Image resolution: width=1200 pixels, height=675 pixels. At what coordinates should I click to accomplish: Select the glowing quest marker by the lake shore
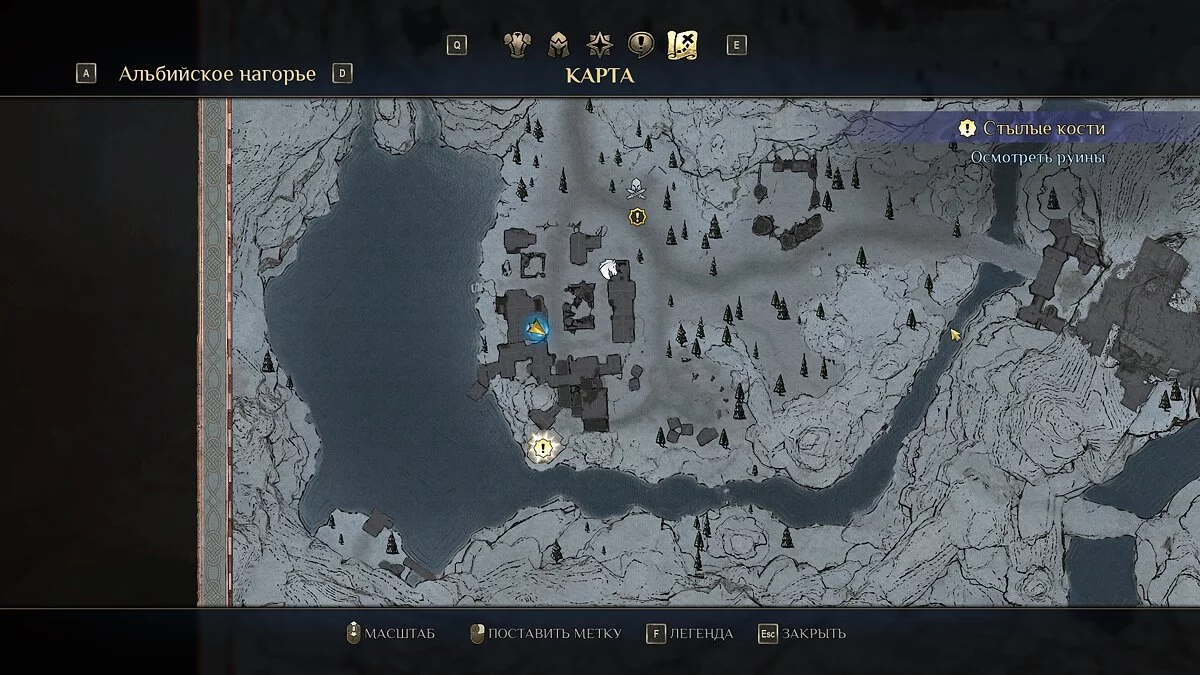(543, 448)
